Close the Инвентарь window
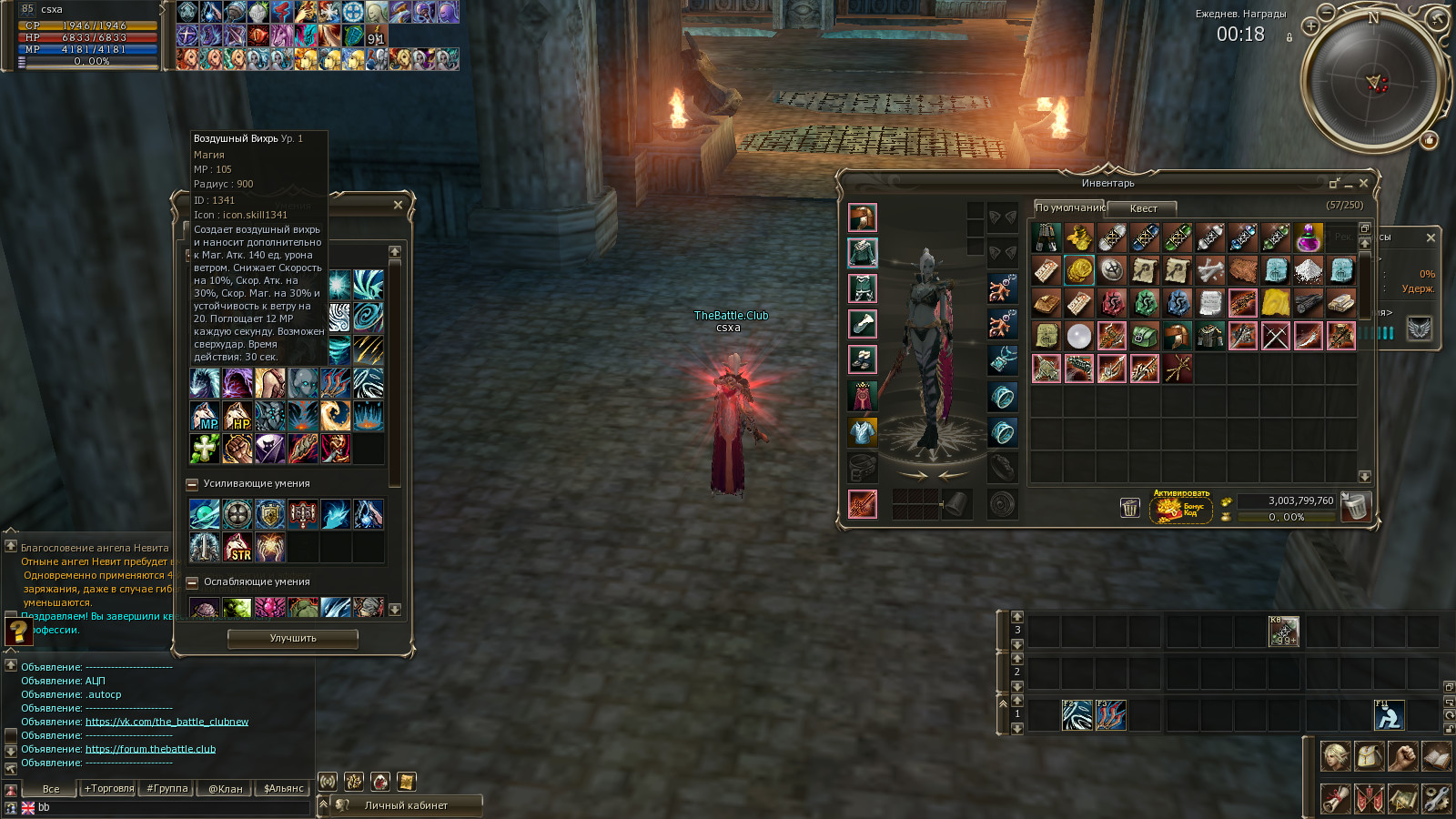 pos(1363,184)
